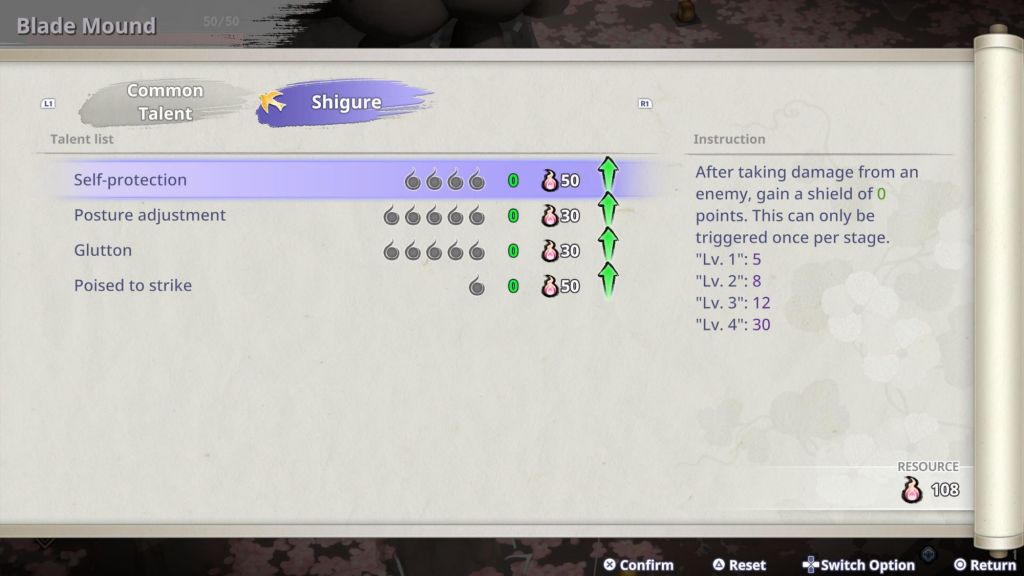
Task: Level up Poised to strike arrow
Action: [x=608, y=282]
